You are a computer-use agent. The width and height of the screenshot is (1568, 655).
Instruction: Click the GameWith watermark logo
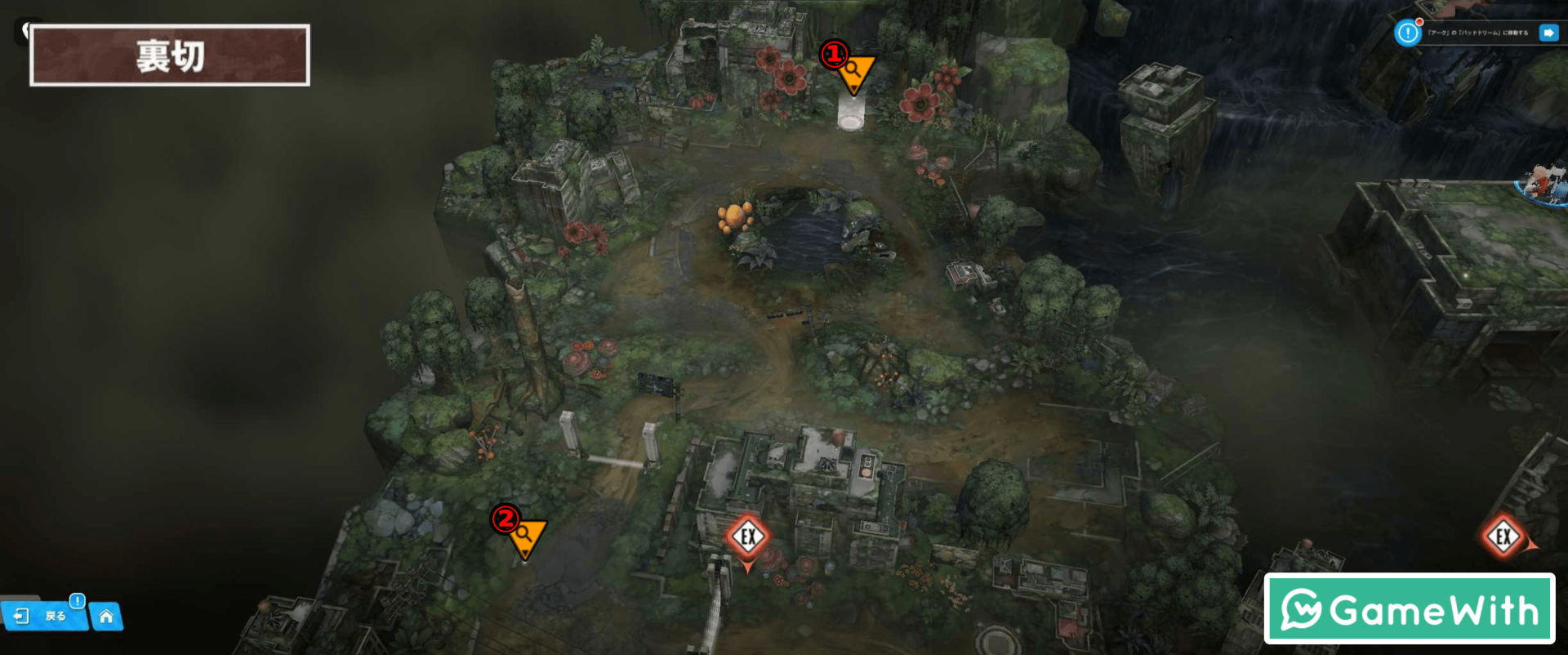point(1409,609)
